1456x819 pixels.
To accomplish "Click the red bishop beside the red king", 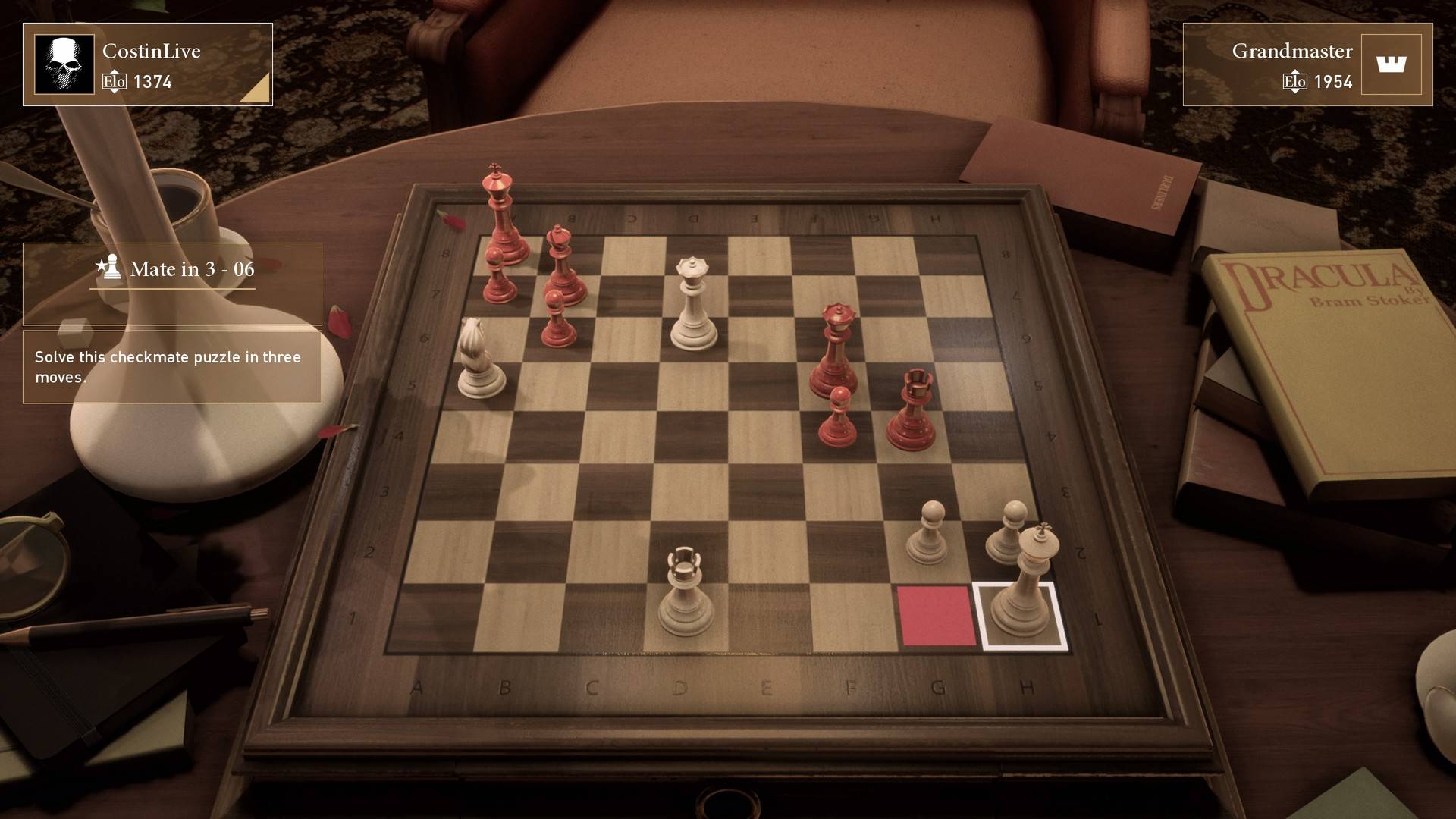I will click(x=562, y=269).
